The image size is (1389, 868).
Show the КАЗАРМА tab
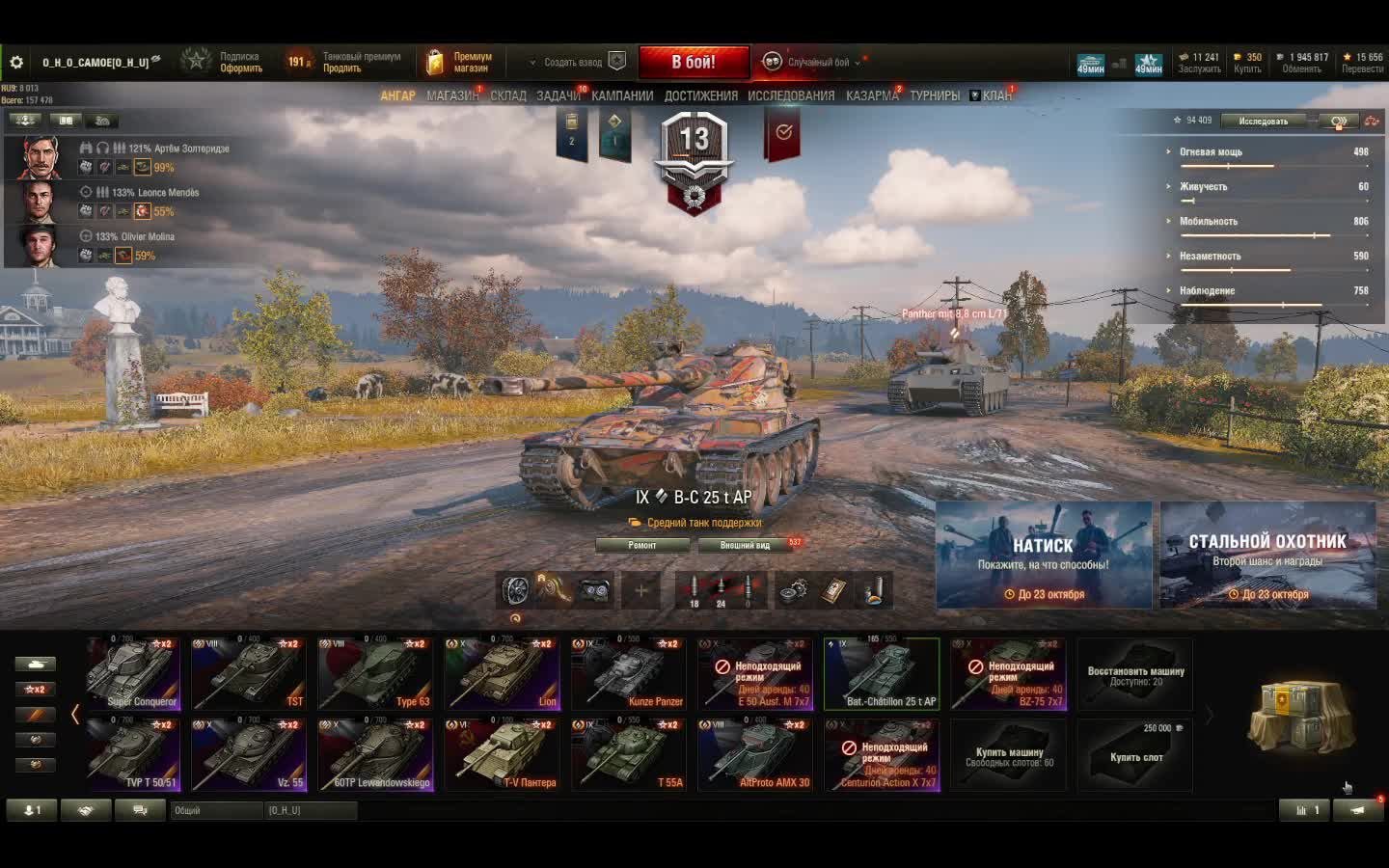coord(872,95)
